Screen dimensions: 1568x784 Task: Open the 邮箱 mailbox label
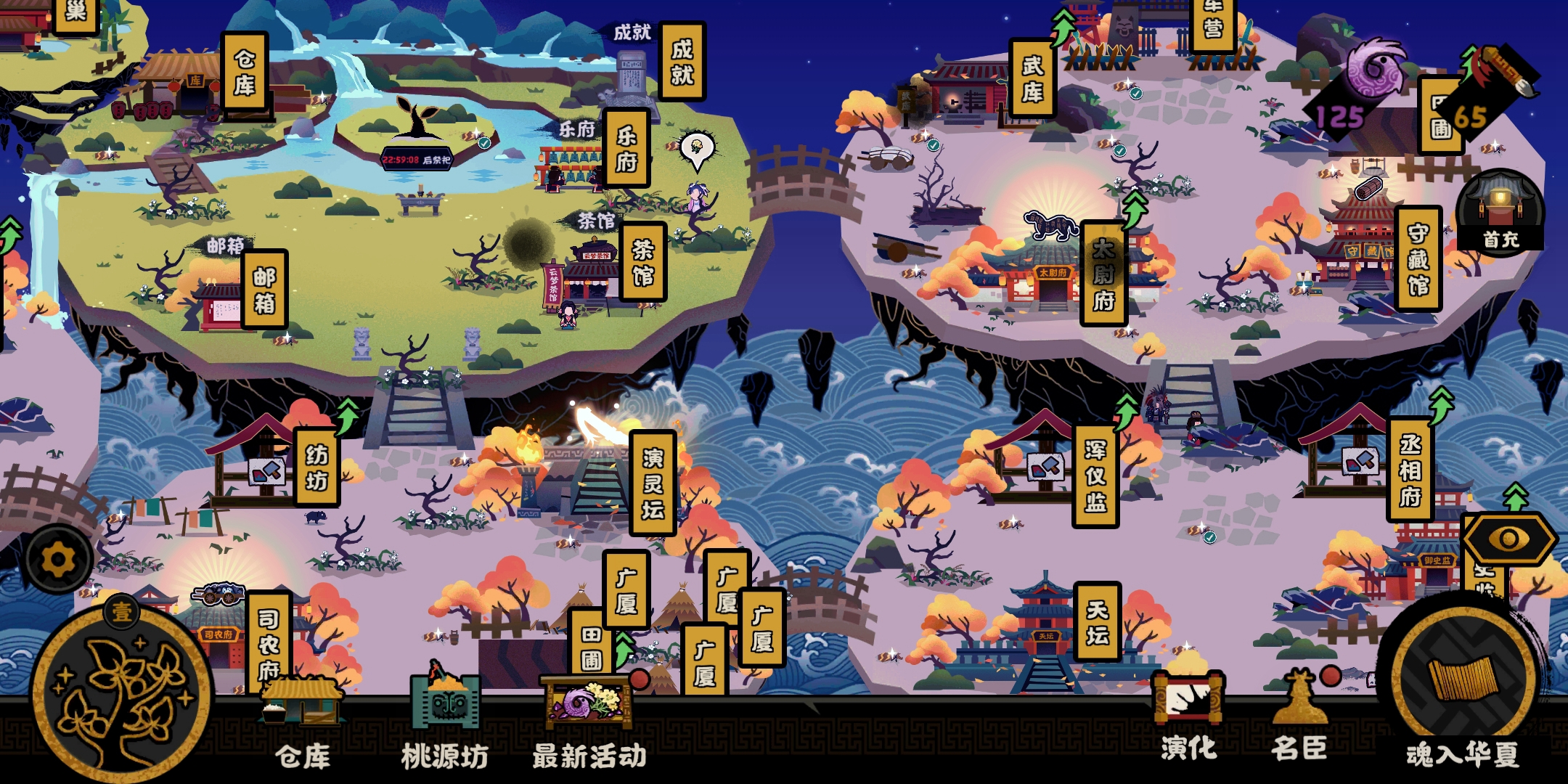pyautogui.click(x=264, y=290)
